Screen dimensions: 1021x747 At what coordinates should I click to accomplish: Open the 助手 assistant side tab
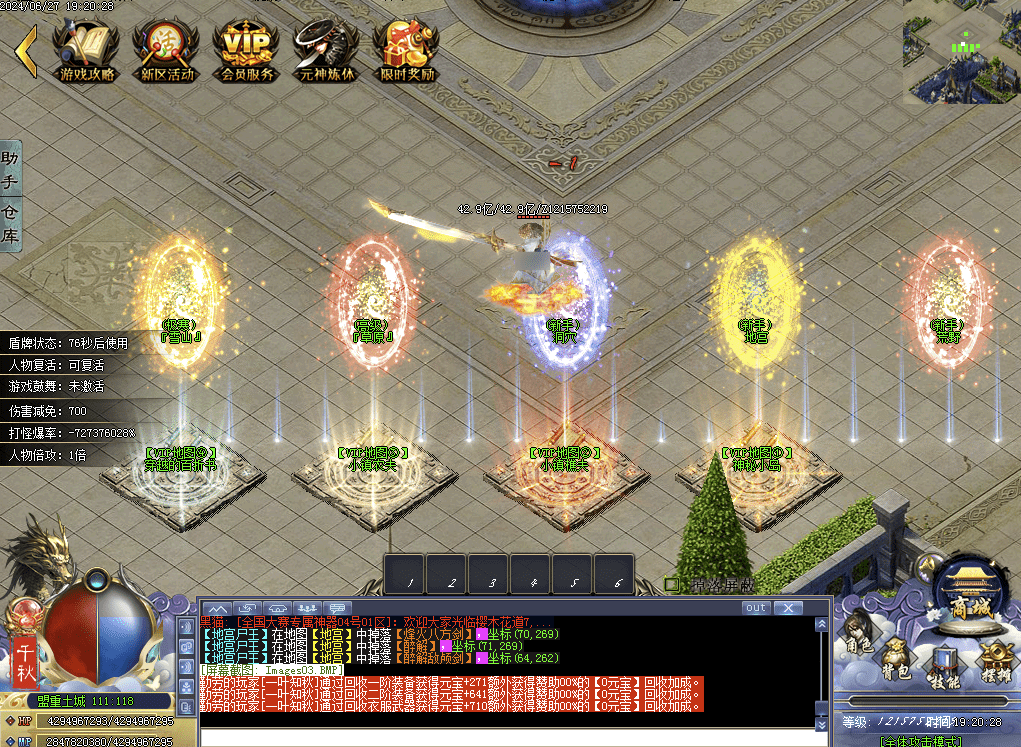point(10,169)
